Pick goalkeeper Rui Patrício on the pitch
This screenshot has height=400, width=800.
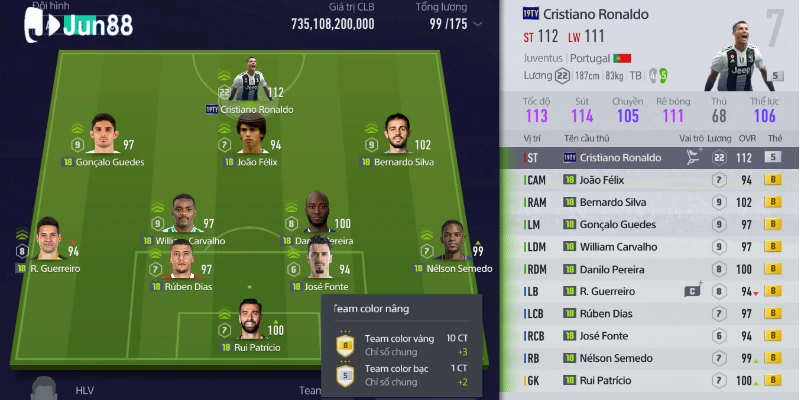[251, 320]
